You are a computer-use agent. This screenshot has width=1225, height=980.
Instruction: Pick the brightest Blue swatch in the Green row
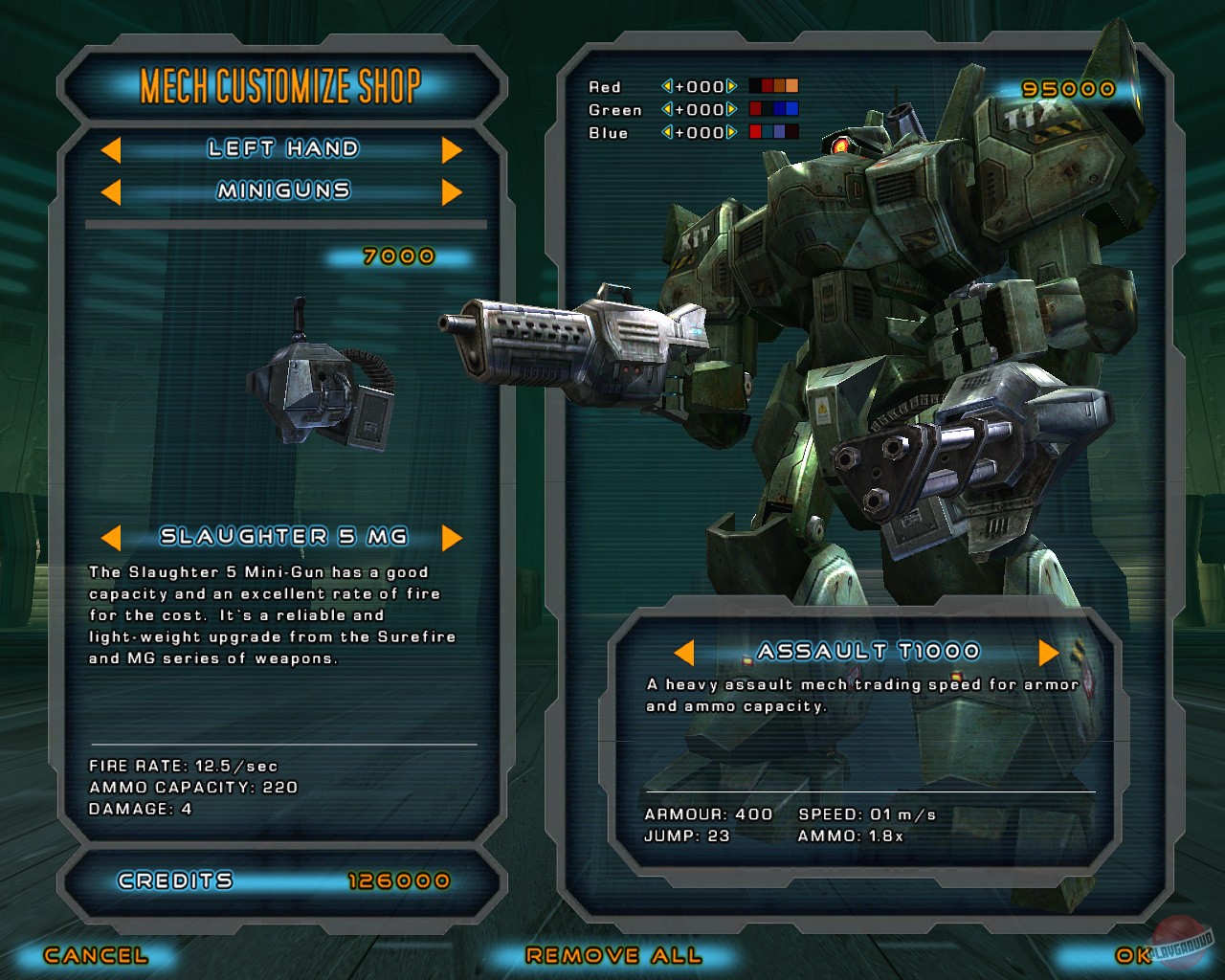click(x=792, y=109)
